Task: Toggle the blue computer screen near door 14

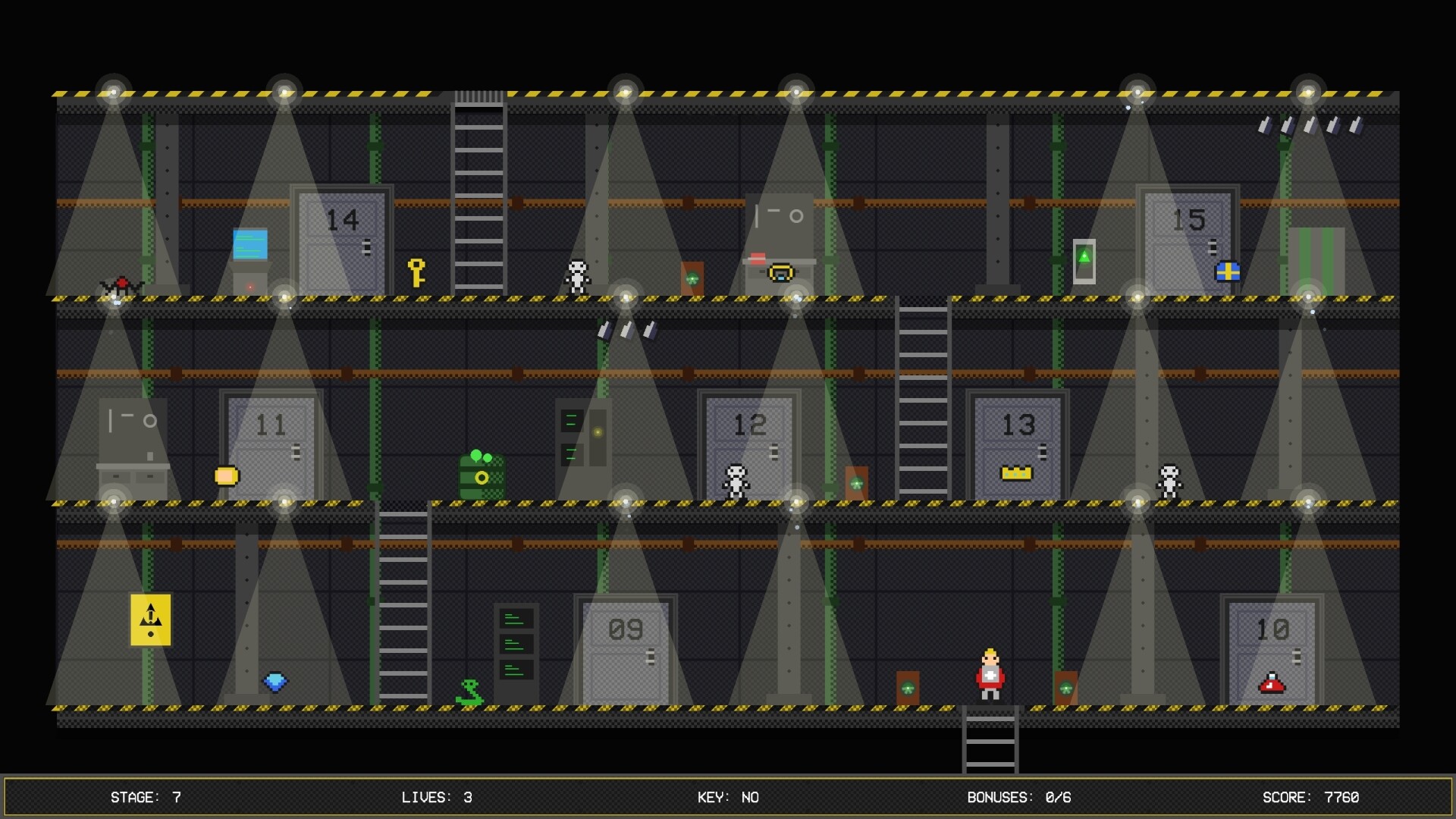Action: pos(252,245)
